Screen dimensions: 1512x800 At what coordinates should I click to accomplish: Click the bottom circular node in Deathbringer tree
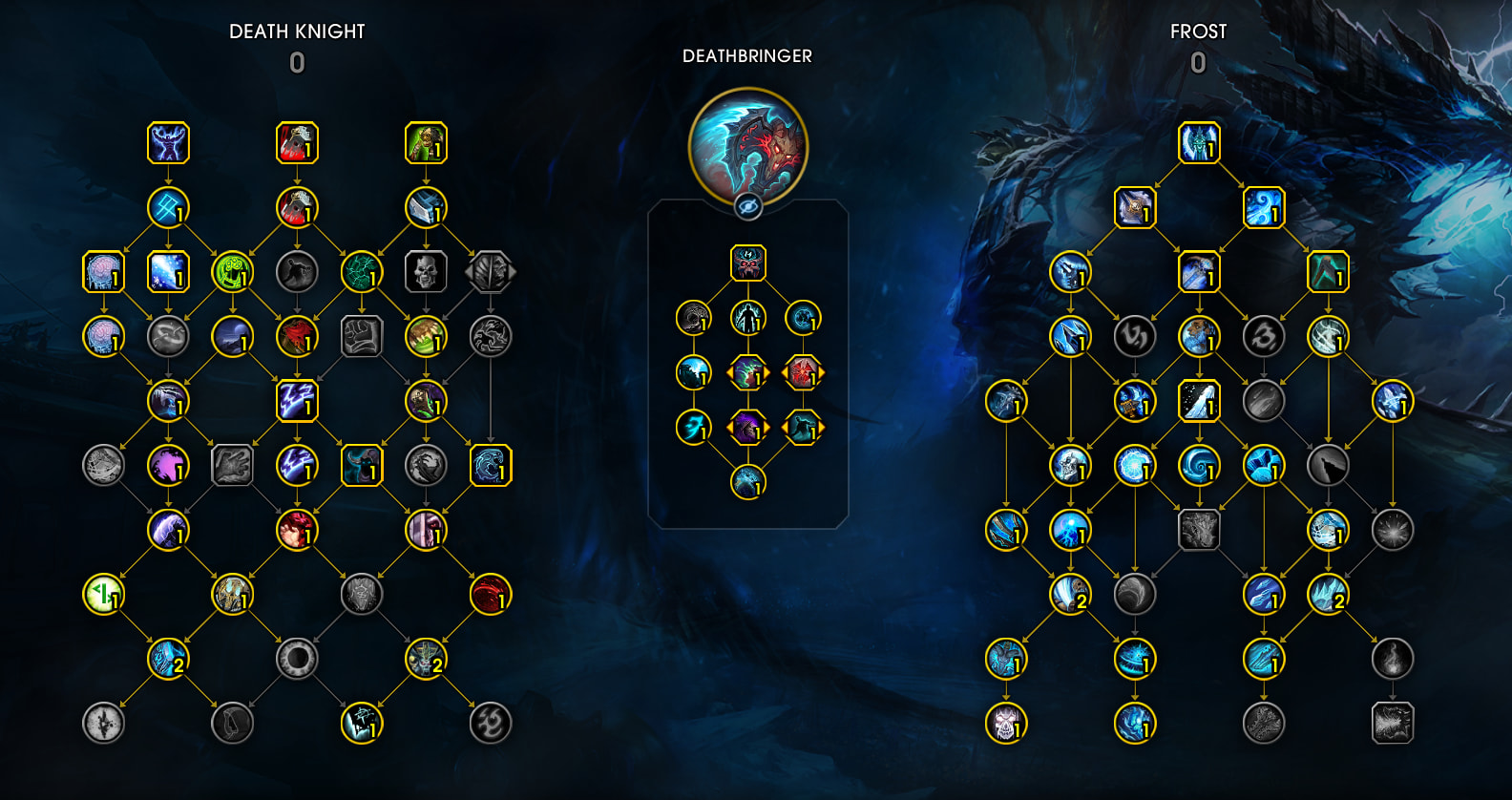point(747,482)
